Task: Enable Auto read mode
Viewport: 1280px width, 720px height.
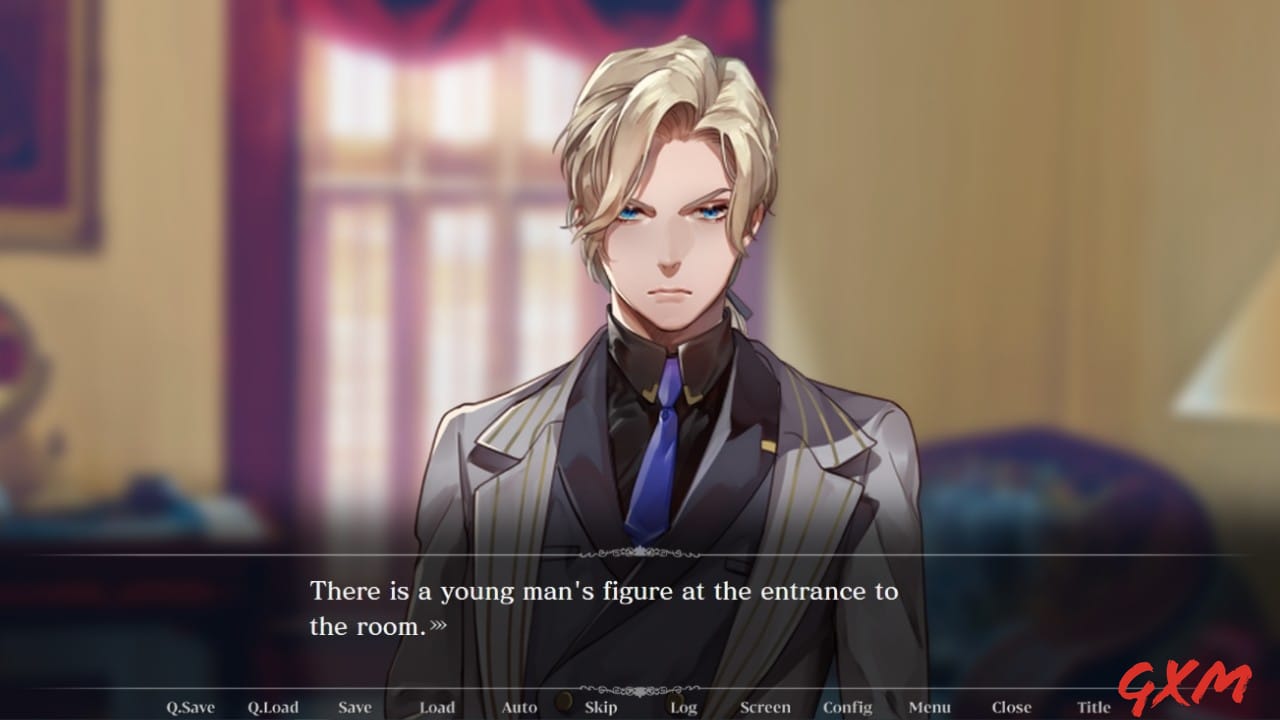Action: (519, 707)
